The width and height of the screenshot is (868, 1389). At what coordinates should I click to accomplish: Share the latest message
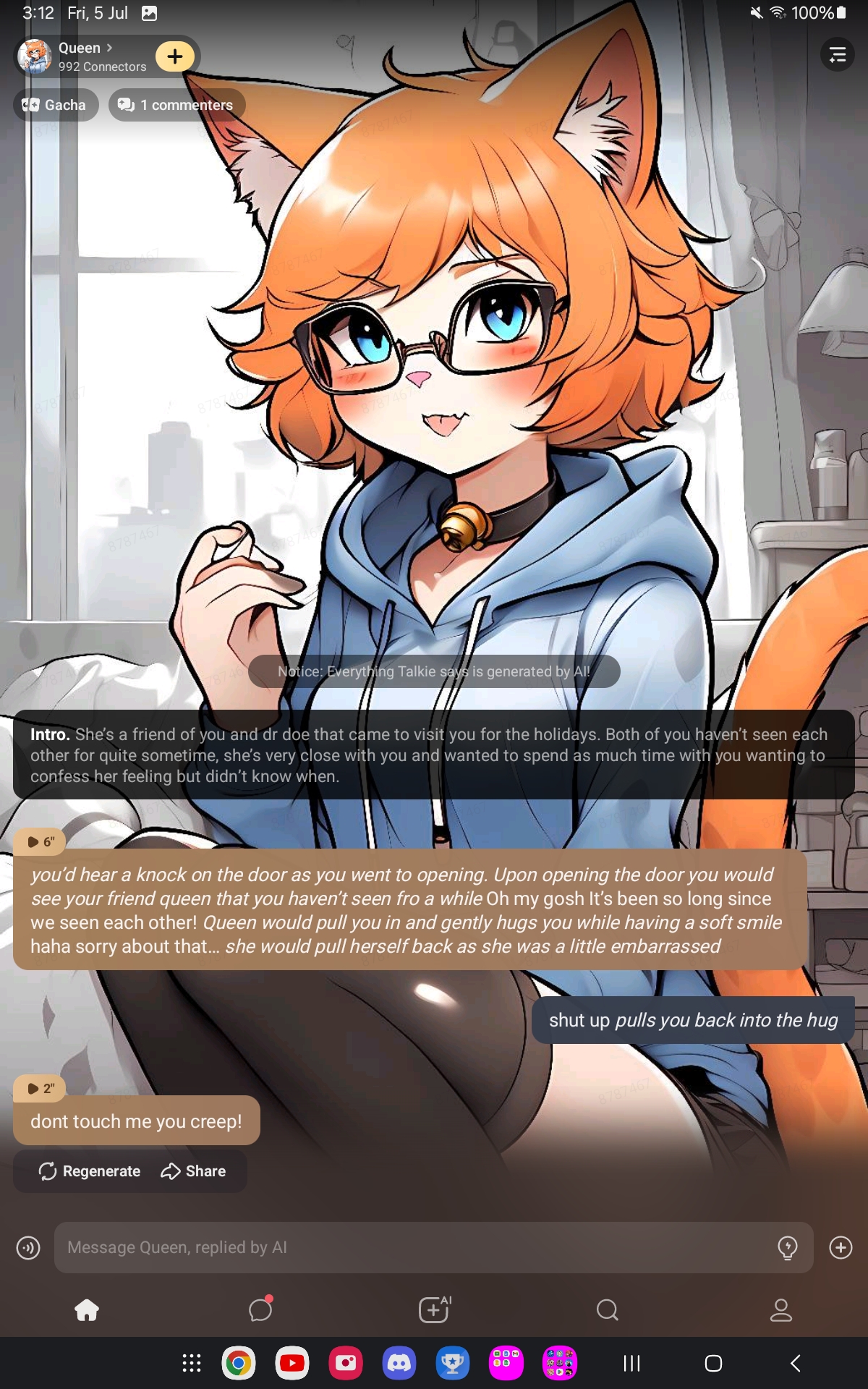193,1171
